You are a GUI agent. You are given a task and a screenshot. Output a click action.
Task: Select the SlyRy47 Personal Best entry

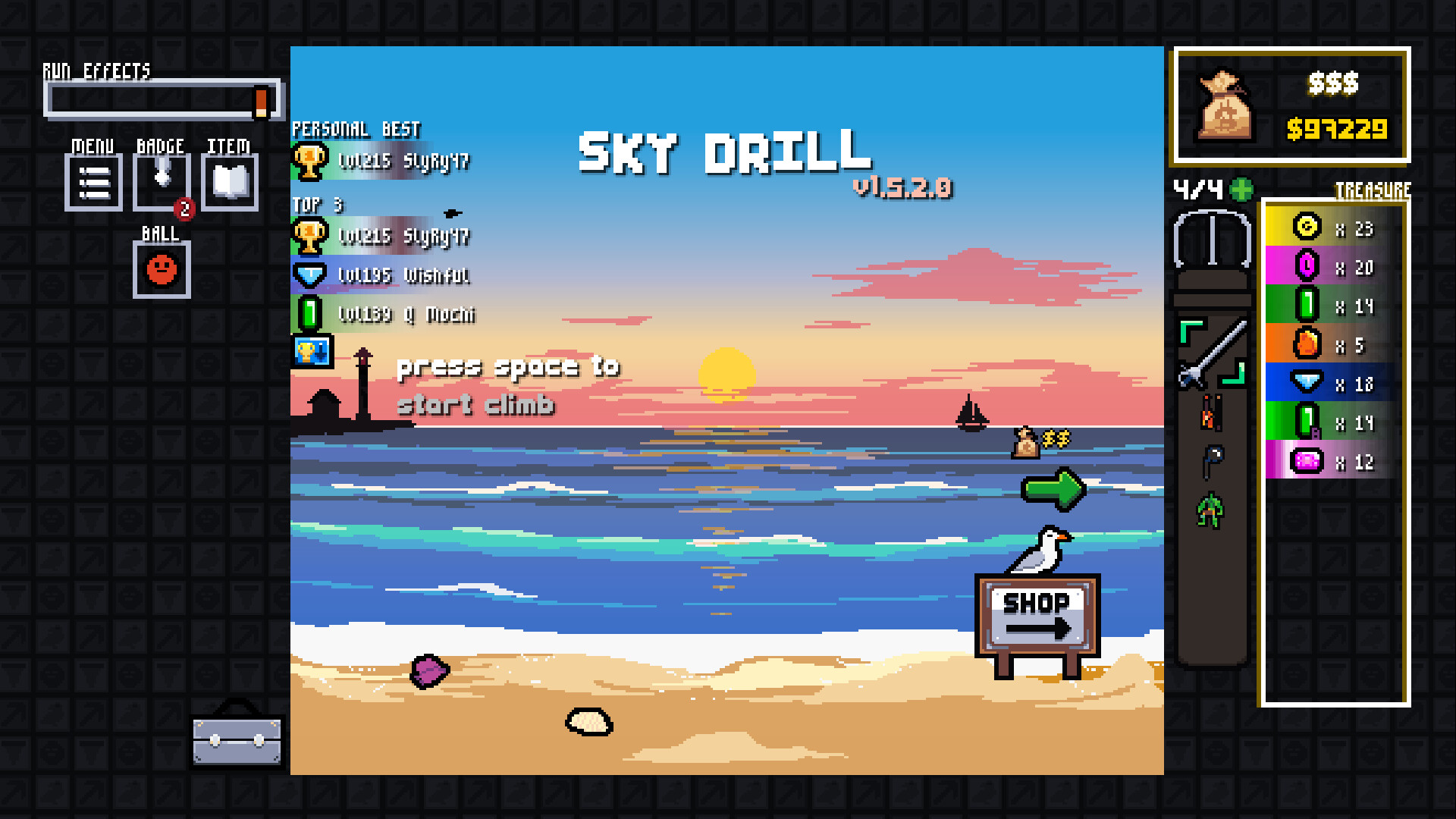click(383, 160)
